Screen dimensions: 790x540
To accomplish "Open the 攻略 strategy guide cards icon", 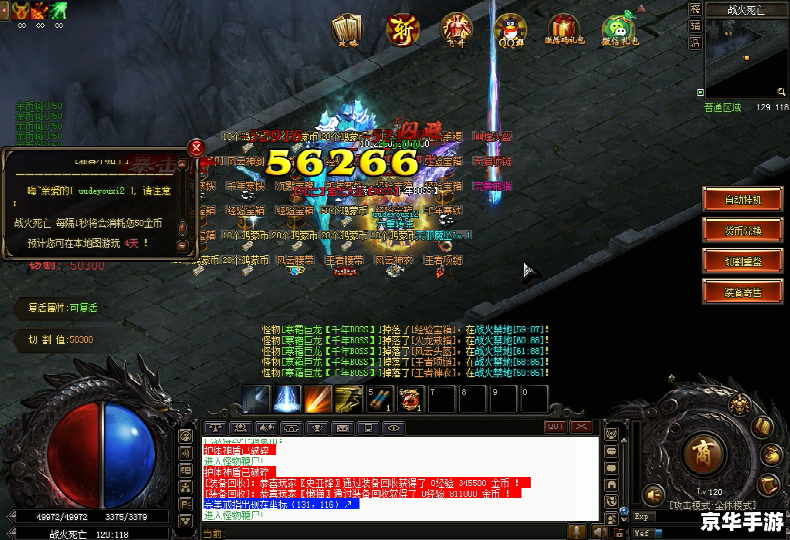I will point(347,30).
